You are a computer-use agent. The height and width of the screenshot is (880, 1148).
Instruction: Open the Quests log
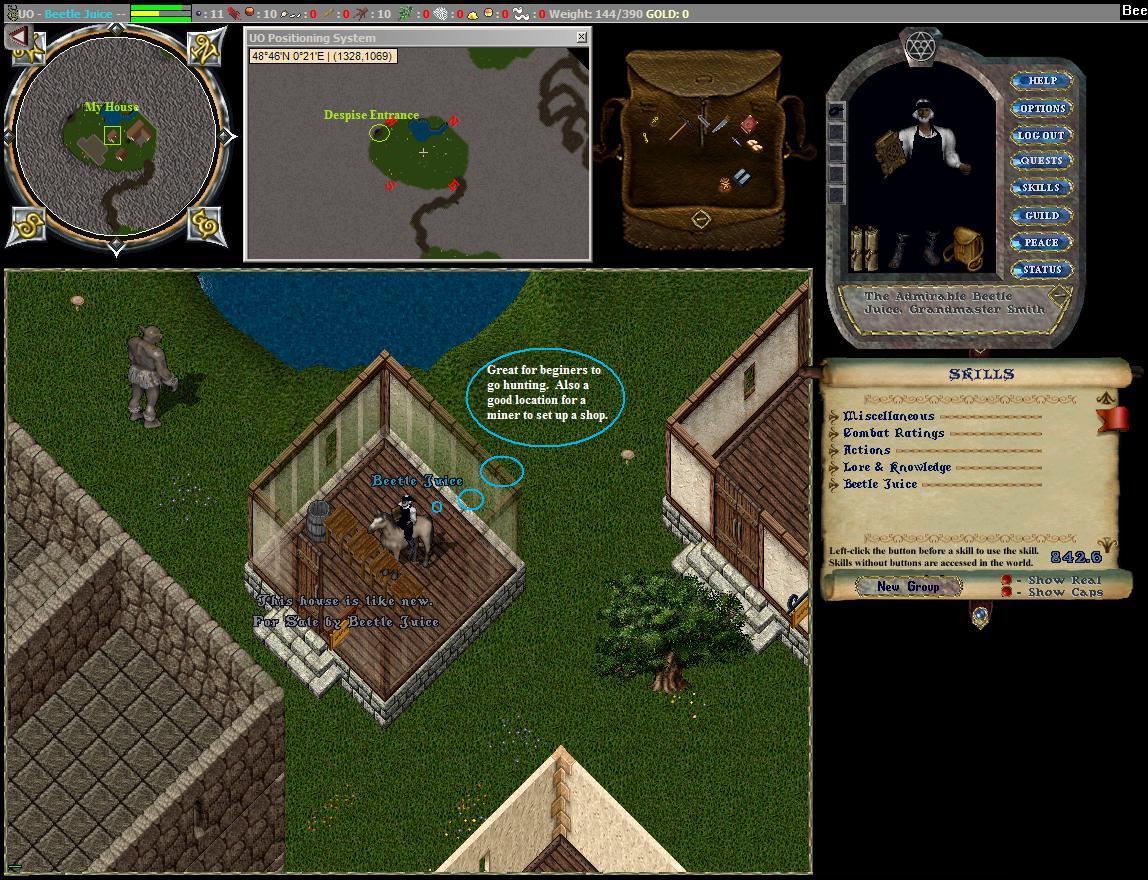pyautogui.click(x=1041, y=161)
